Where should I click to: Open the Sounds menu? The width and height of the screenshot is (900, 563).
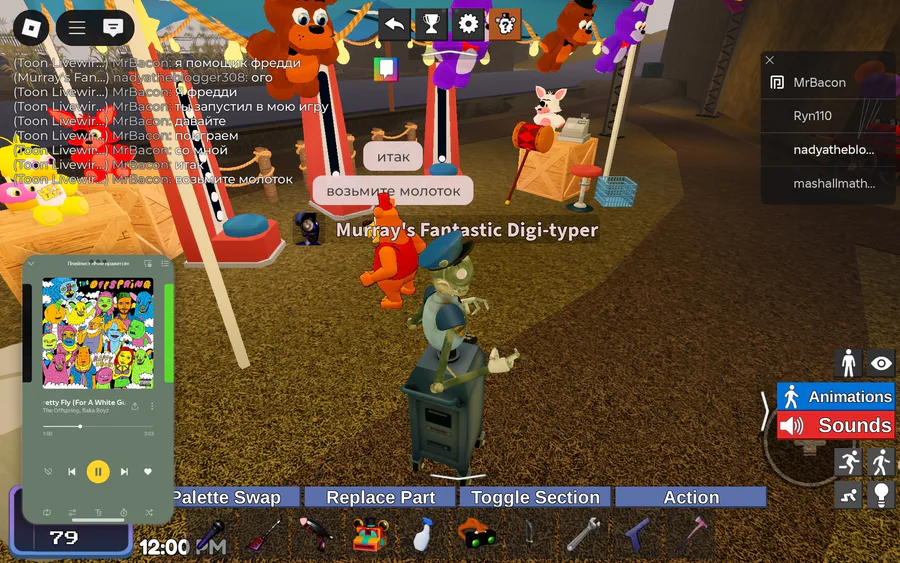tap(836, 426)
